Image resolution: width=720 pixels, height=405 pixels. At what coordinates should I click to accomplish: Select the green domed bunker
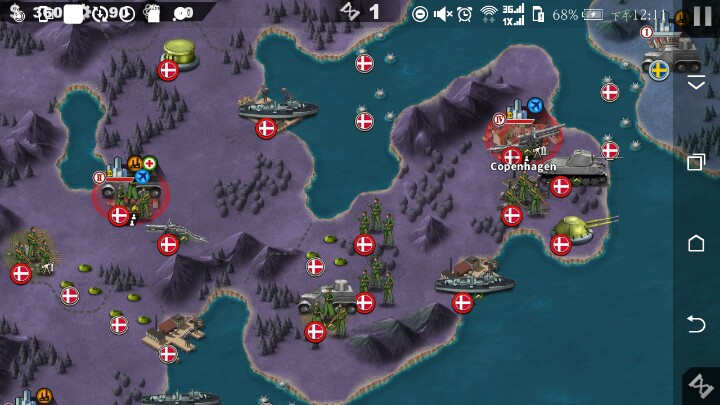(x=179, y=54)
